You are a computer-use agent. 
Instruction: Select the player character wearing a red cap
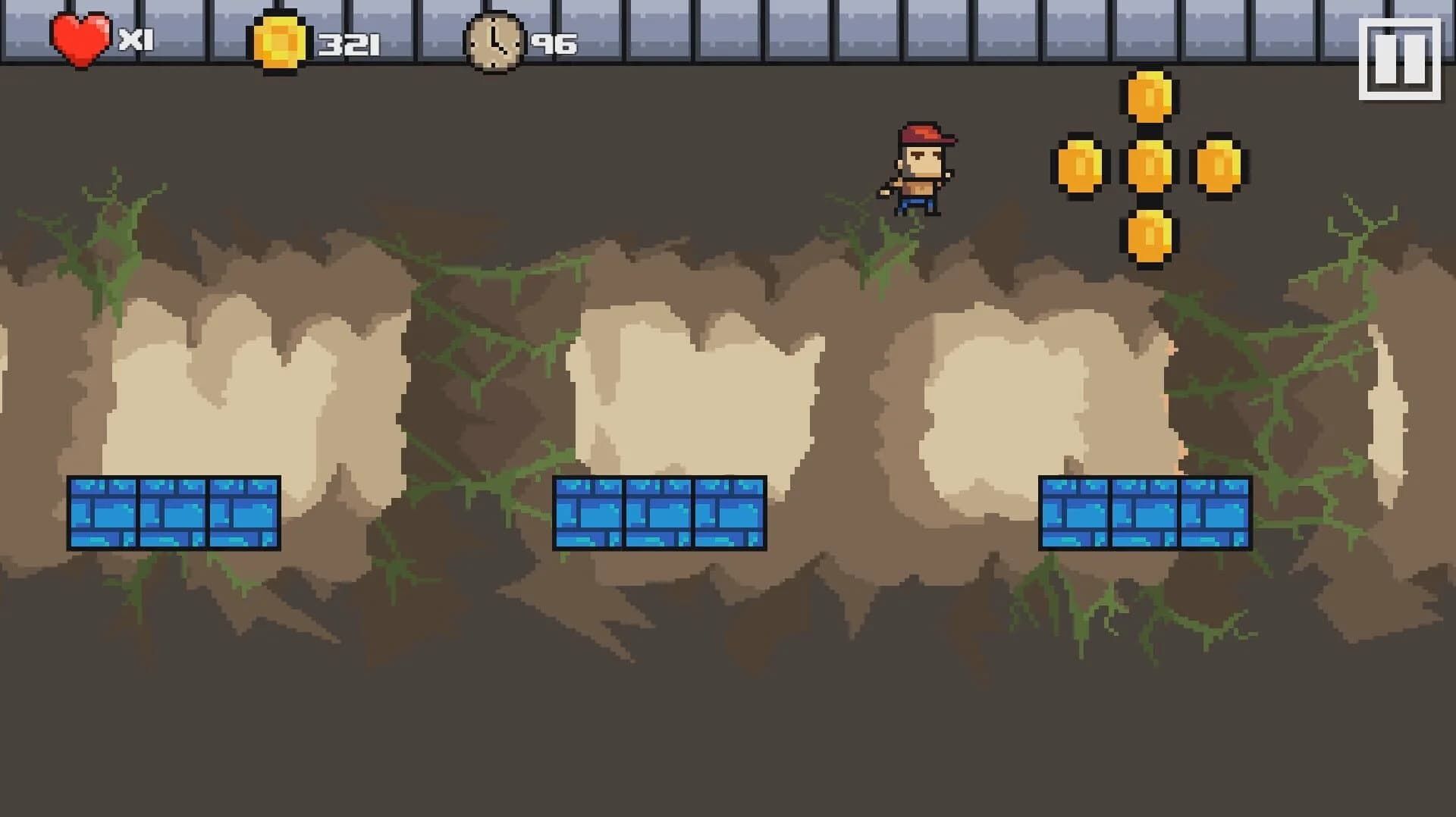[924, 168]
